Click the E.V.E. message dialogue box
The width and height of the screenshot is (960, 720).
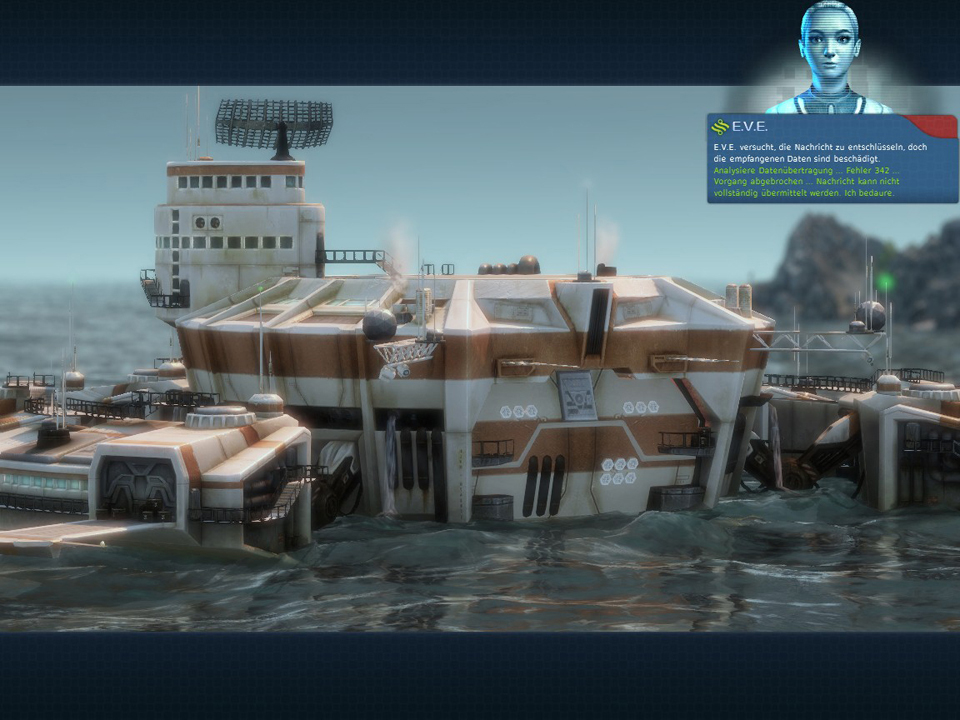point(831,160)
